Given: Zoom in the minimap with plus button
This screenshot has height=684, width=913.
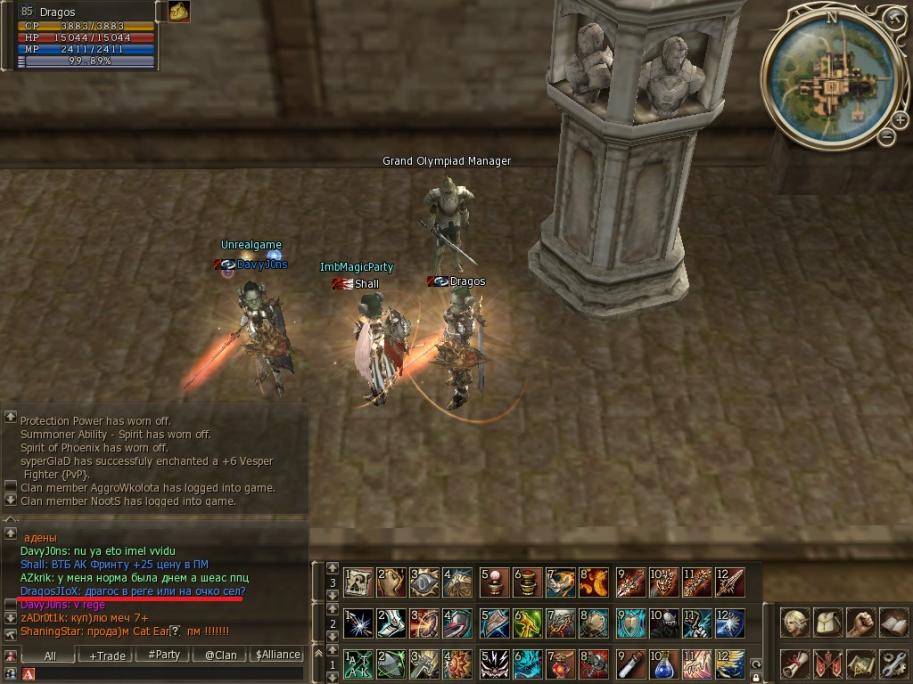Looking at the screenshot, I should click(x=899, y=119).
